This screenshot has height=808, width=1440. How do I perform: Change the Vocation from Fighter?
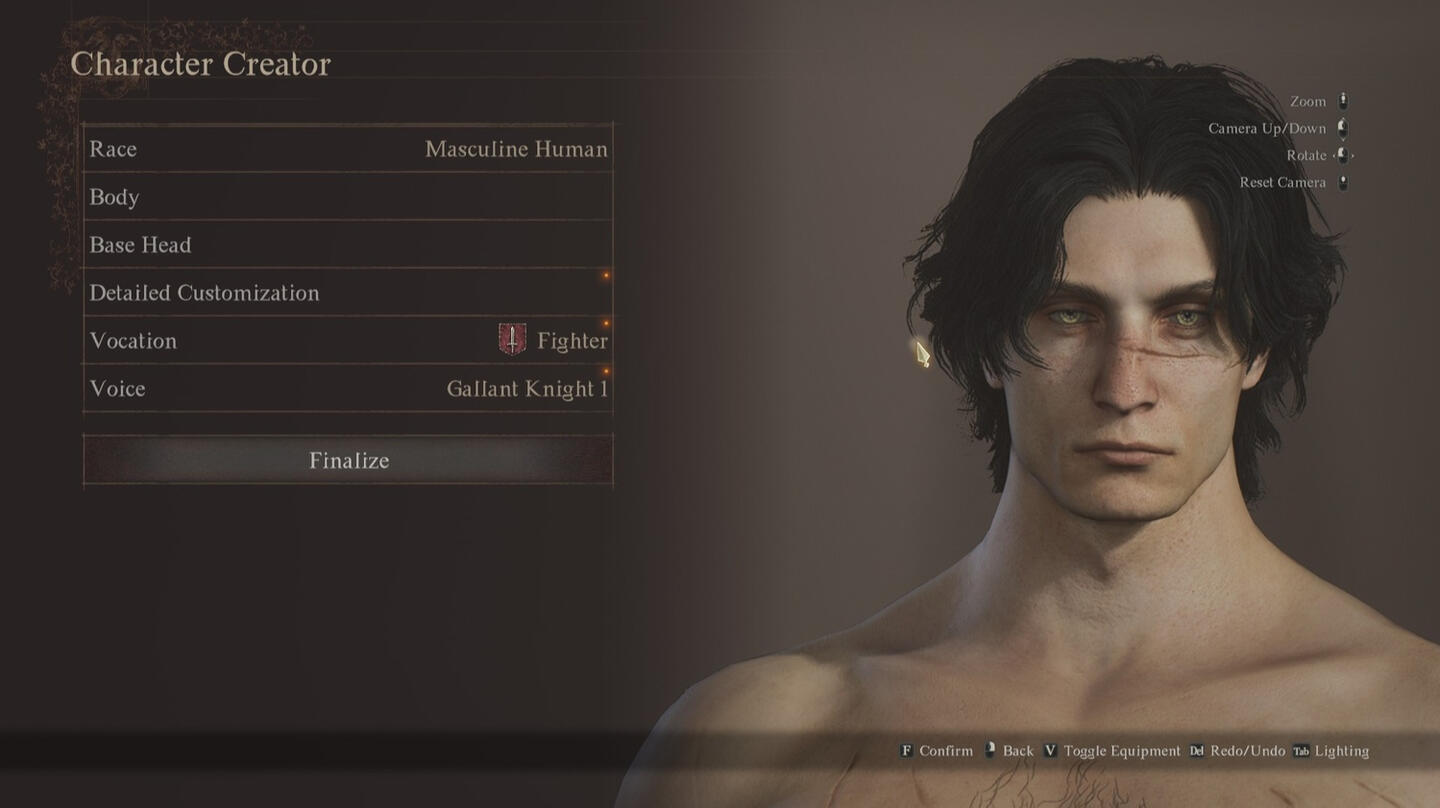pyautogui.click(x=348, y=341)
